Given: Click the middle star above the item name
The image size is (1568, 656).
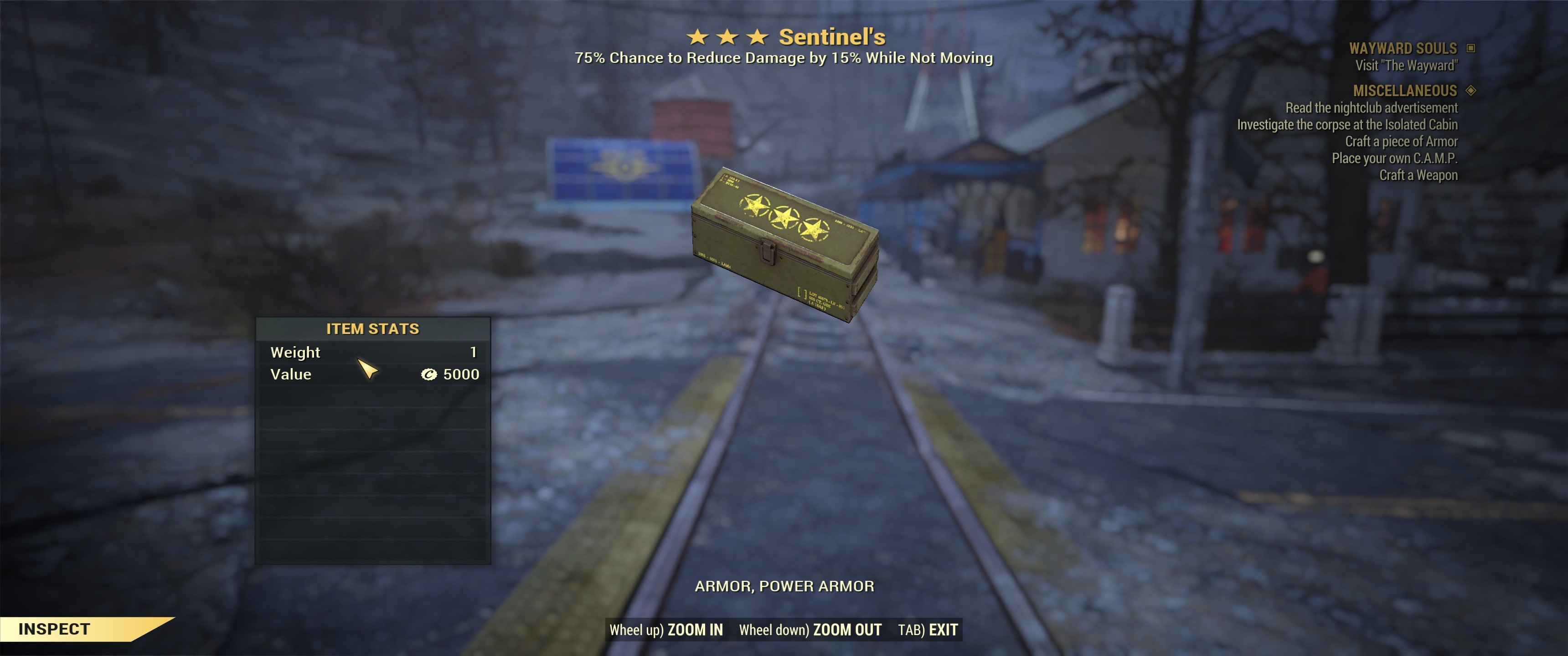Looking at the screenshot, I should (728, 38).
